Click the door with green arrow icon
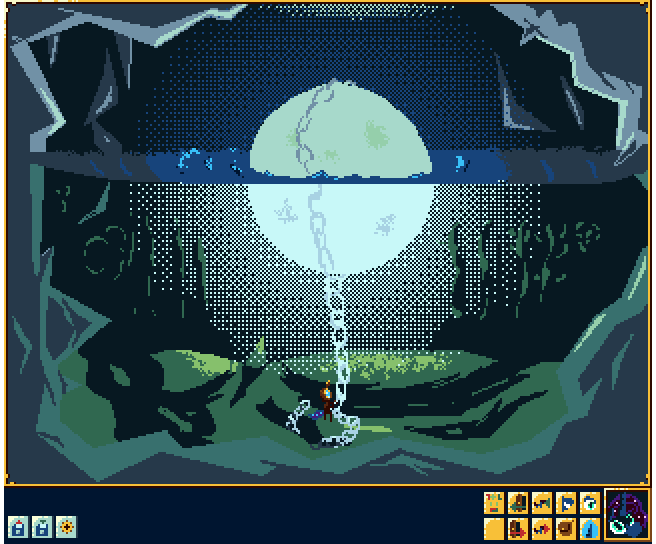 pyautogui.click(x=518, y=503)
